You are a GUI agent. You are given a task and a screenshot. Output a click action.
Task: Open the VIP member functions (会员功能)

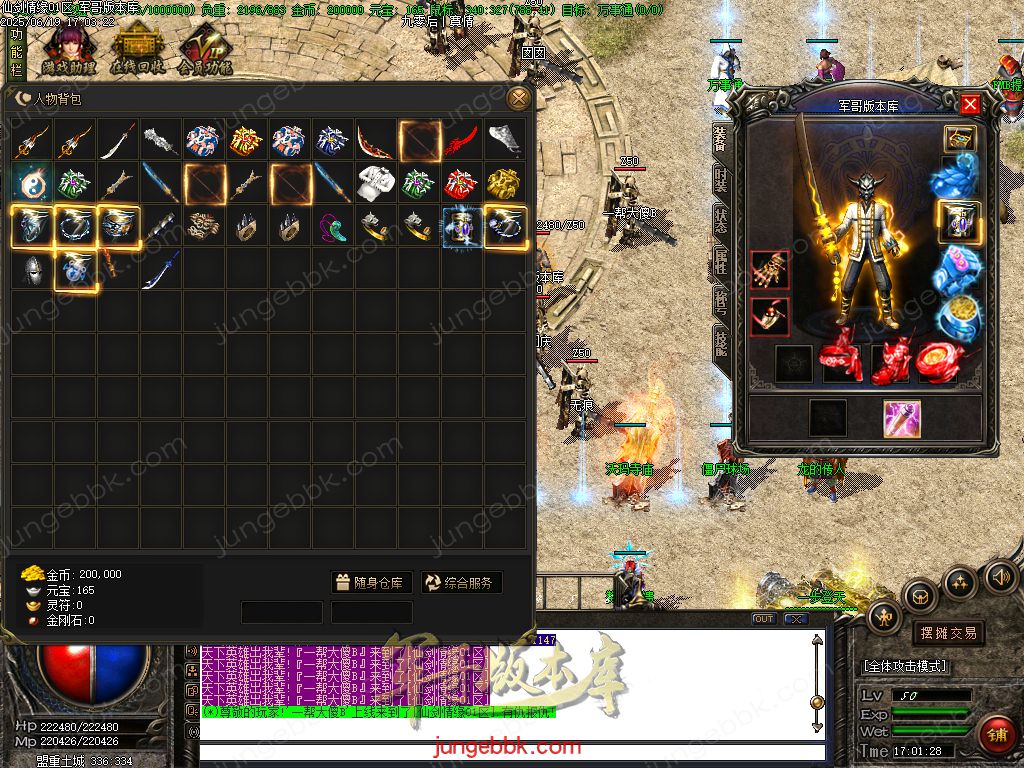point(205,52)
